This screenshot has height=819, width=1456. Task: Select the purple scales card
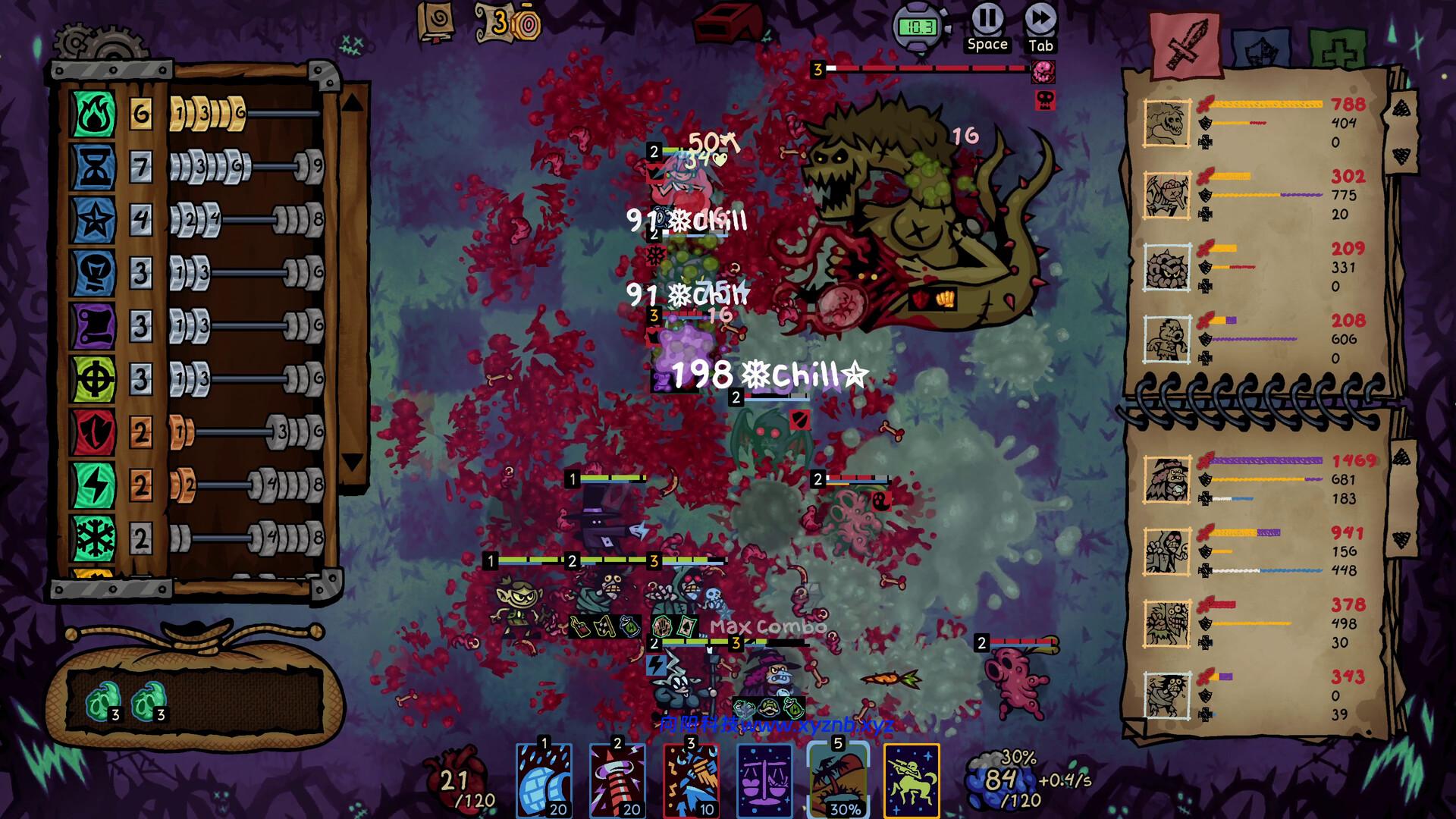764,780
